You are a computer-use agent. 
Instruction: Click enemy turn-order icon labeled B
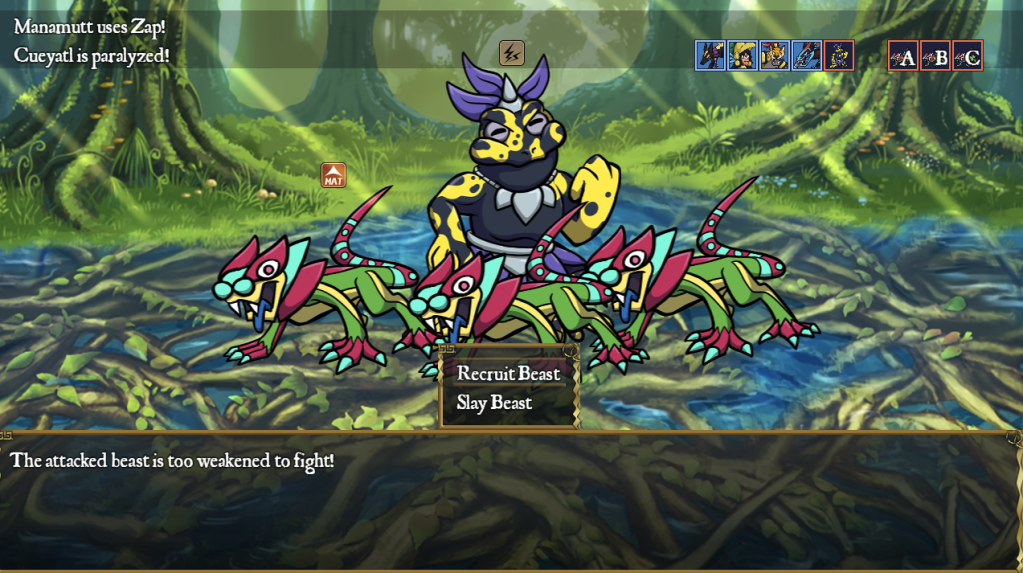click(936, 56)
